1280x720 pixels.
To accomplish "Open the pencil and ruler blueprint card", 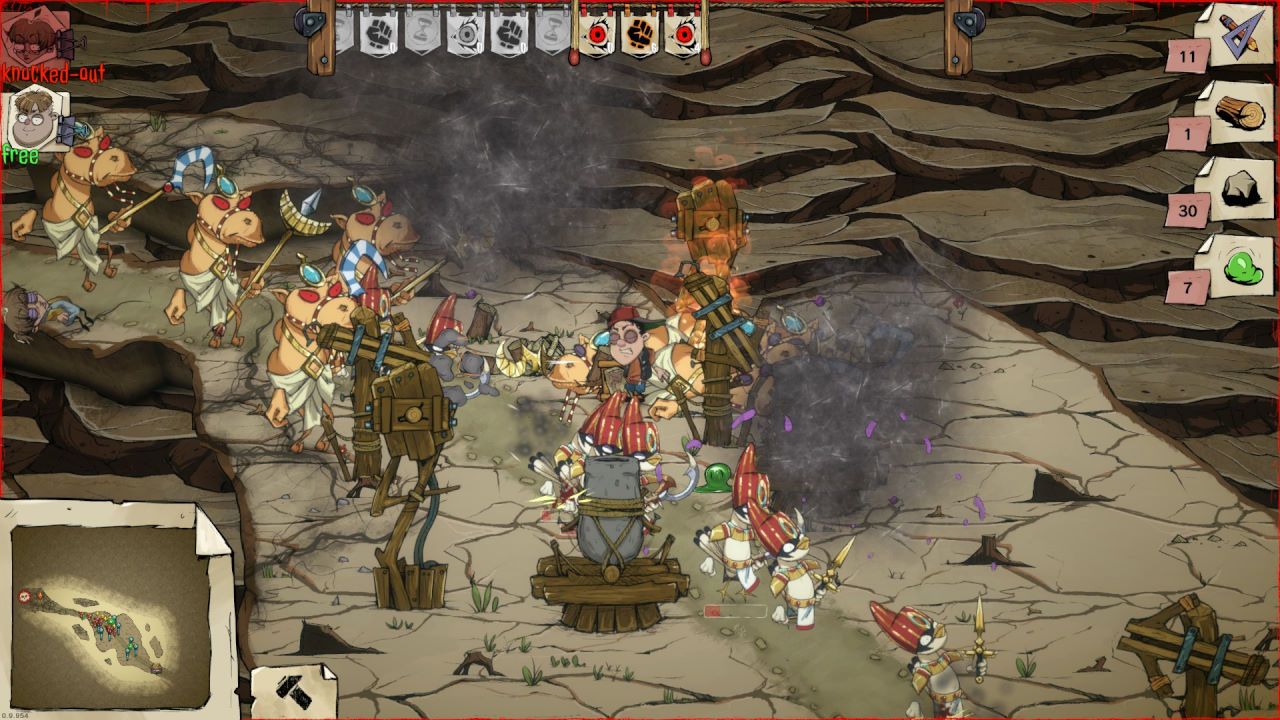I will 1236,35.
